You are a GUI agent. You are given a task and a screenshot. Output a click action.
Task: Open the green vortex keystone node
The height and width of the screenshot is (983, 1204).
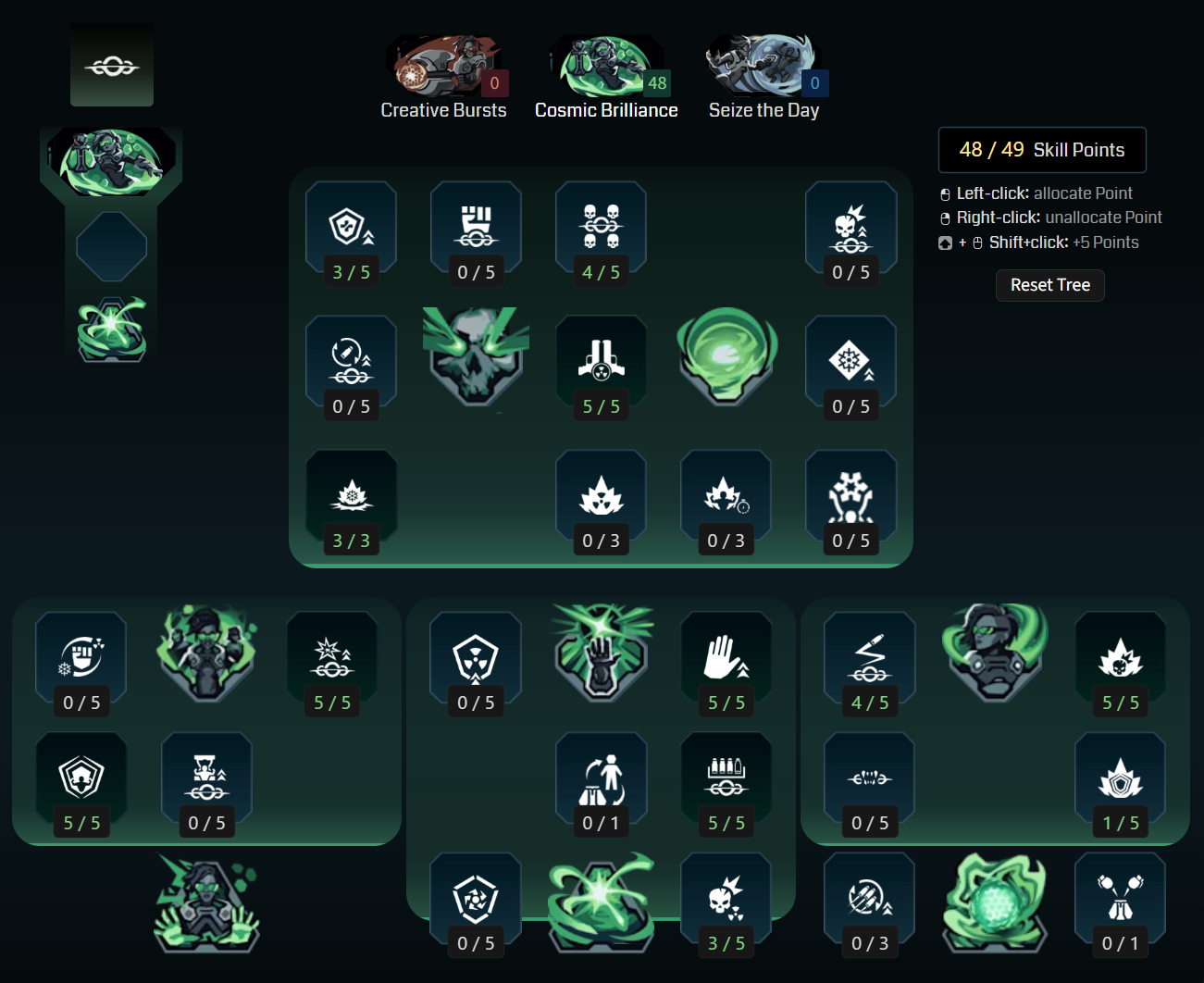coord(726,359)
